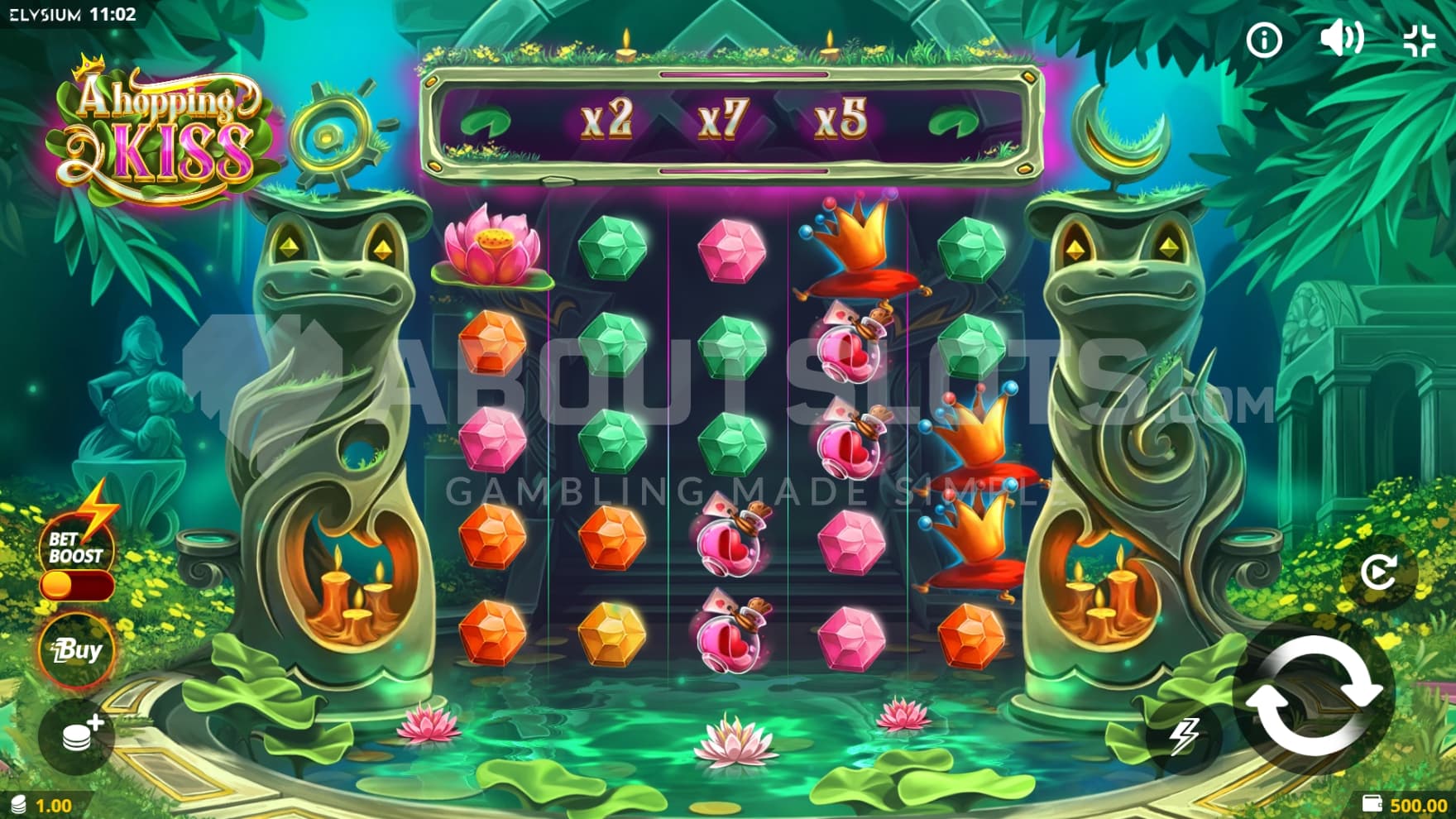Toggle the Bet Boost switch
The width and height of the screenshot is (1456, 819).
pos(76,586)
